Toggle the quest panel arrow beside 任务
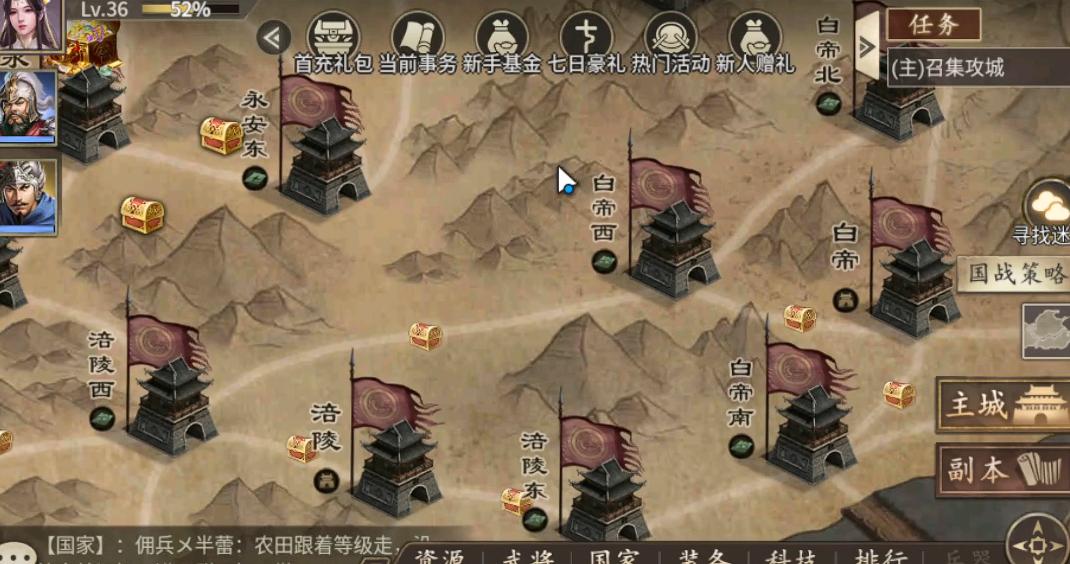This screenshot has height=564, width=1070. 866,45
